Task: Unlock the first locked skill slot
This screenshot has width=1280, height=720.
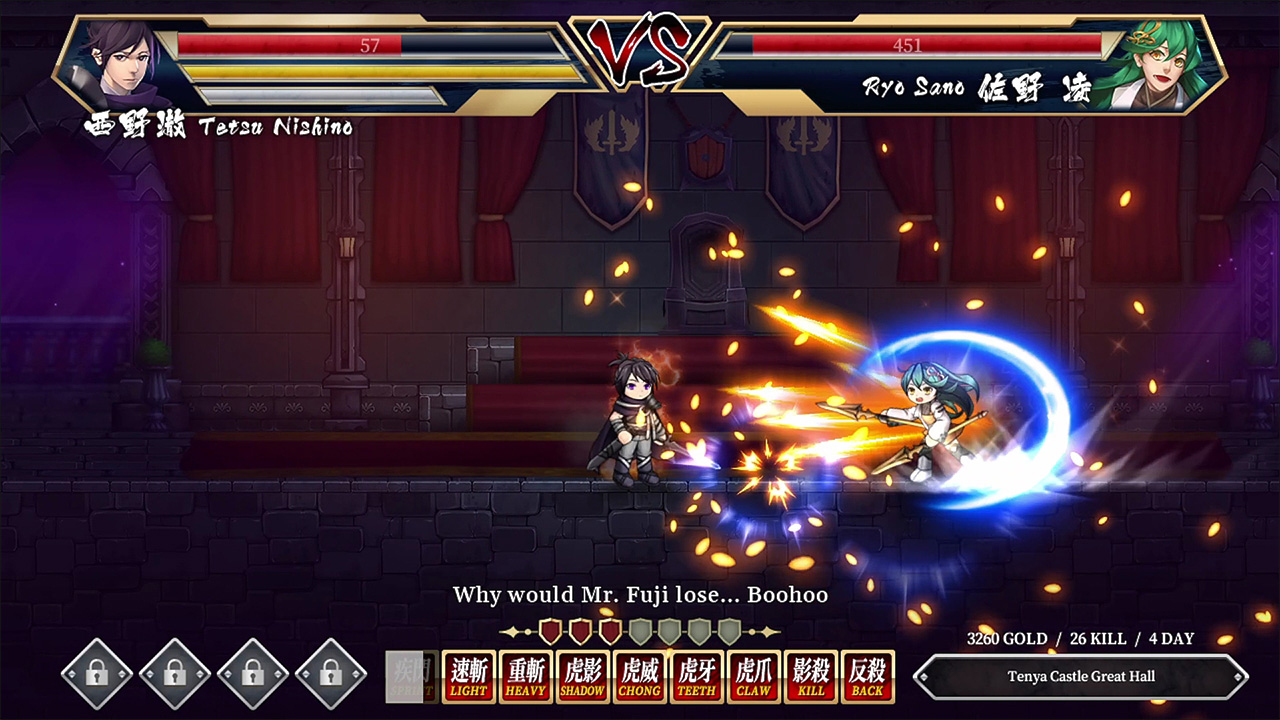Action: [x=95, y=675]
